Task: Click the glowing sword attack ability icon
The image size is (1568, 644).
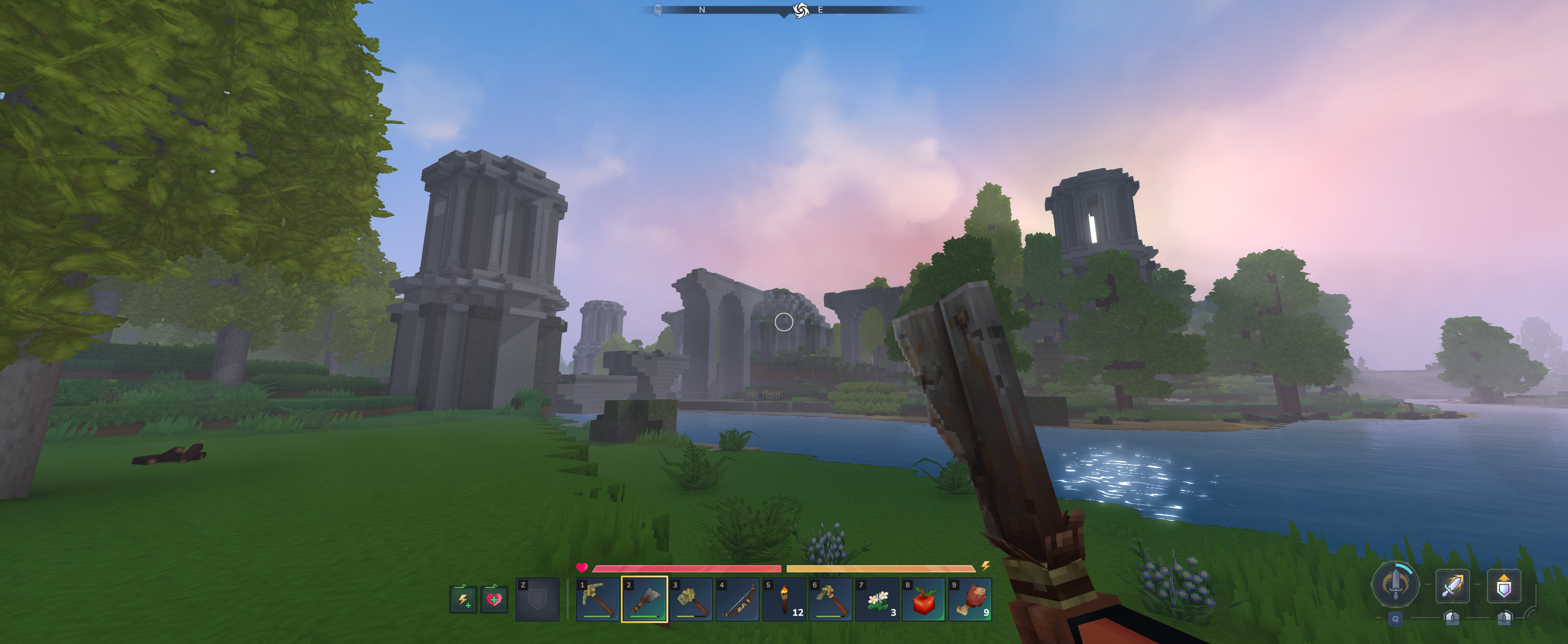Action: click(x=1452, y=586)
